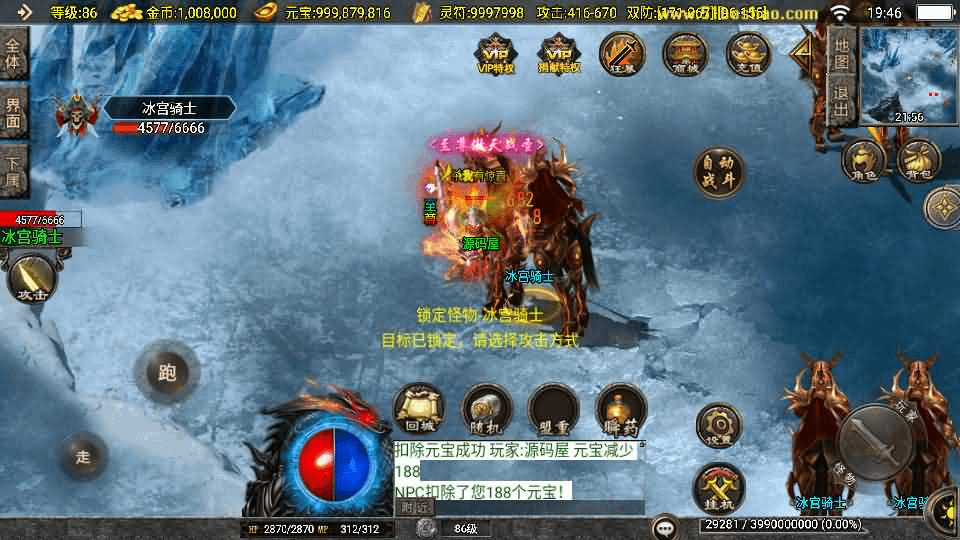Select the 界面 tab
The width and height of the screenshot is (960, 540).
[14, 112]
